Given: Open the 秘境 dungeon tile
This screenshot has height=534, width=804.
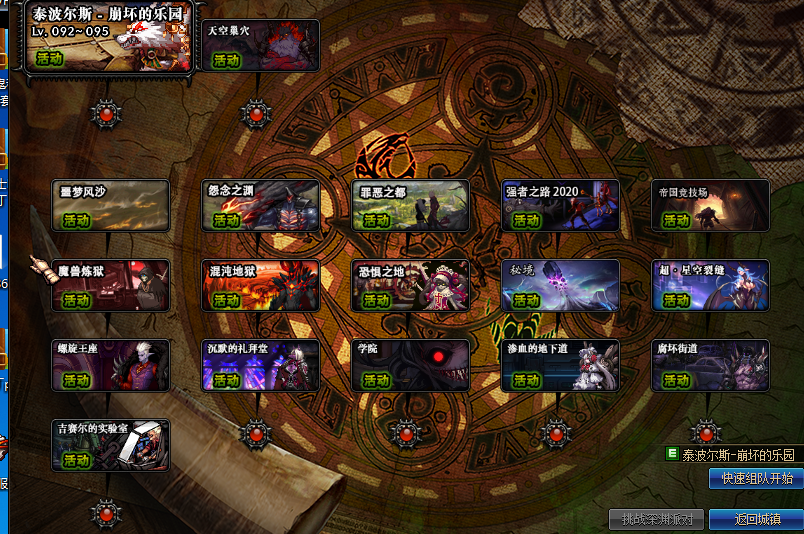Looking at the screenshot, I should [x=561, y=286].
